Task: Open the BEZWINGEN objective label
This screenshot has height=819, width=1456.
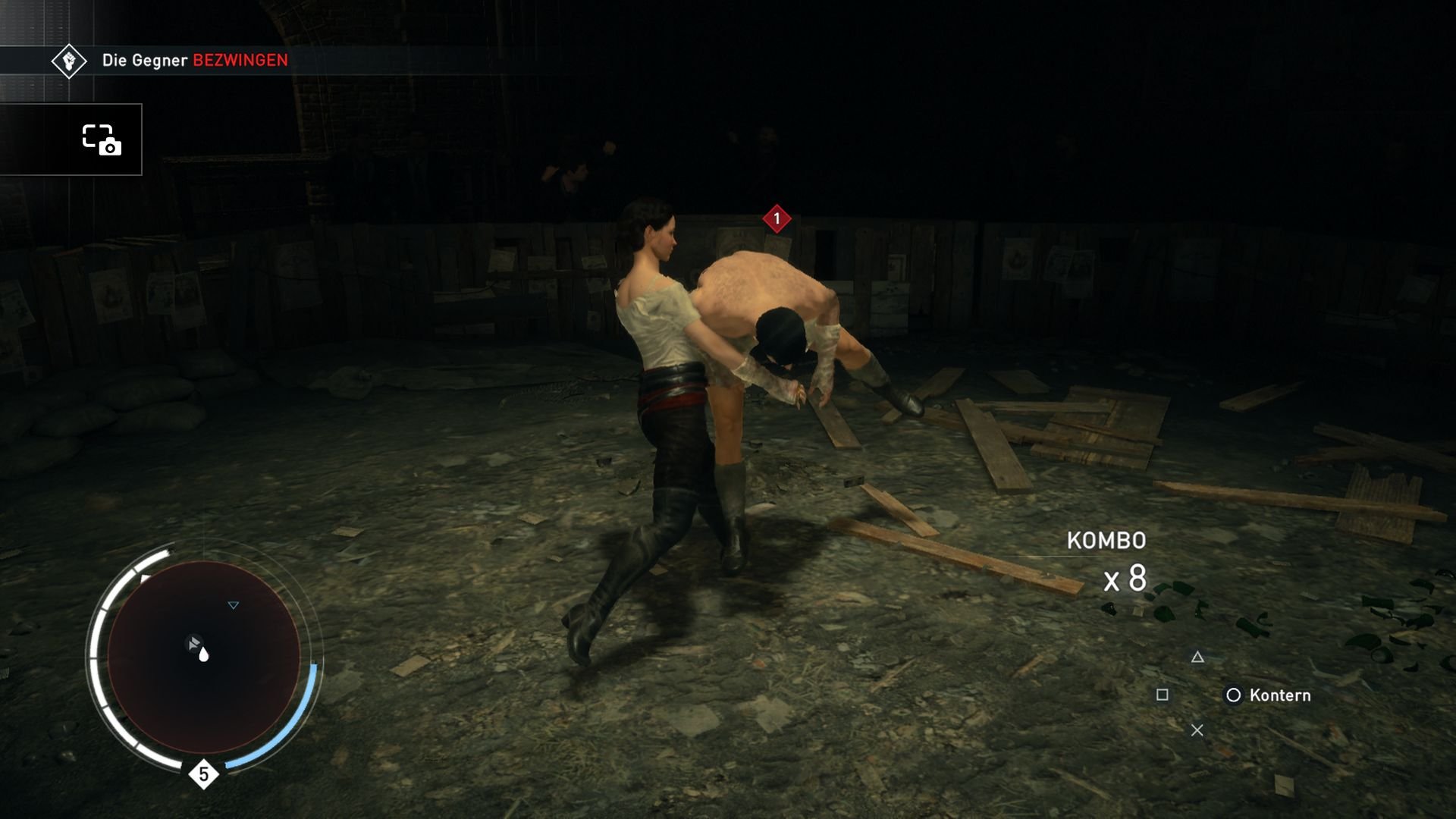Action: coord(240,58)
